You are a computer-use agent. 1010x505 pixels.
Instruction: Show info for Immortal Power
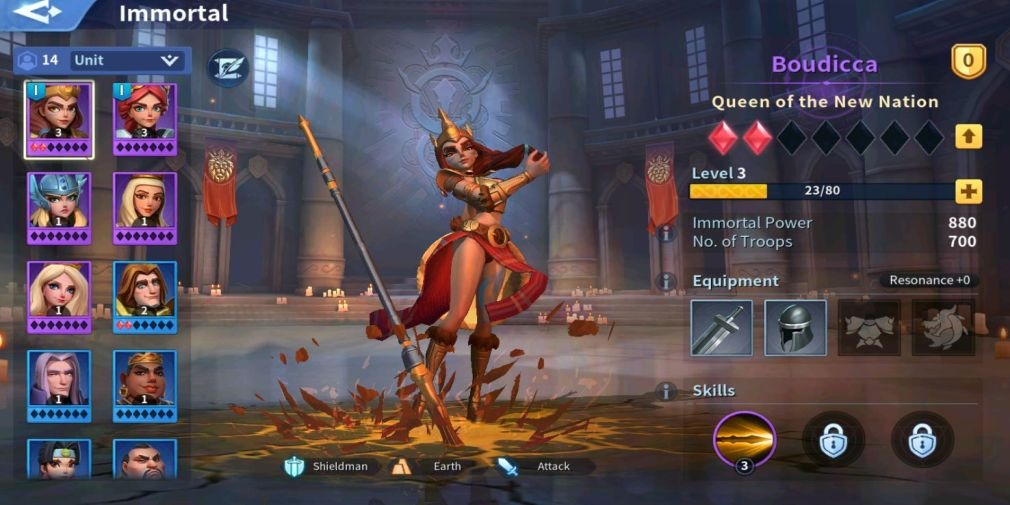(665, 232)
